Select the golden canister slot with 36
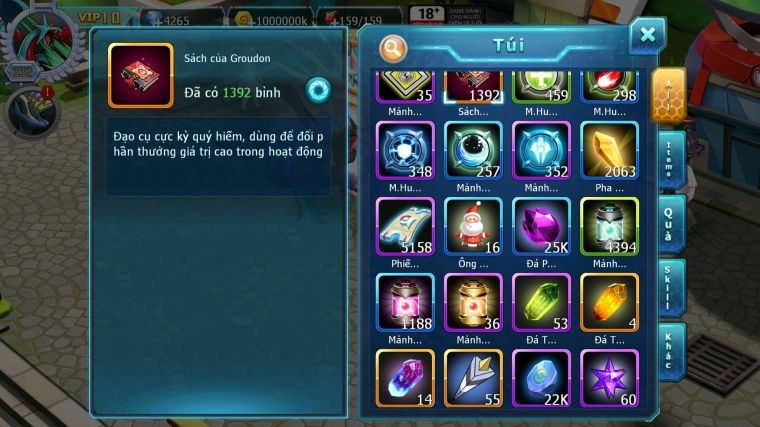This screenshot has width=760, height=427. click(x=473, y=302)
